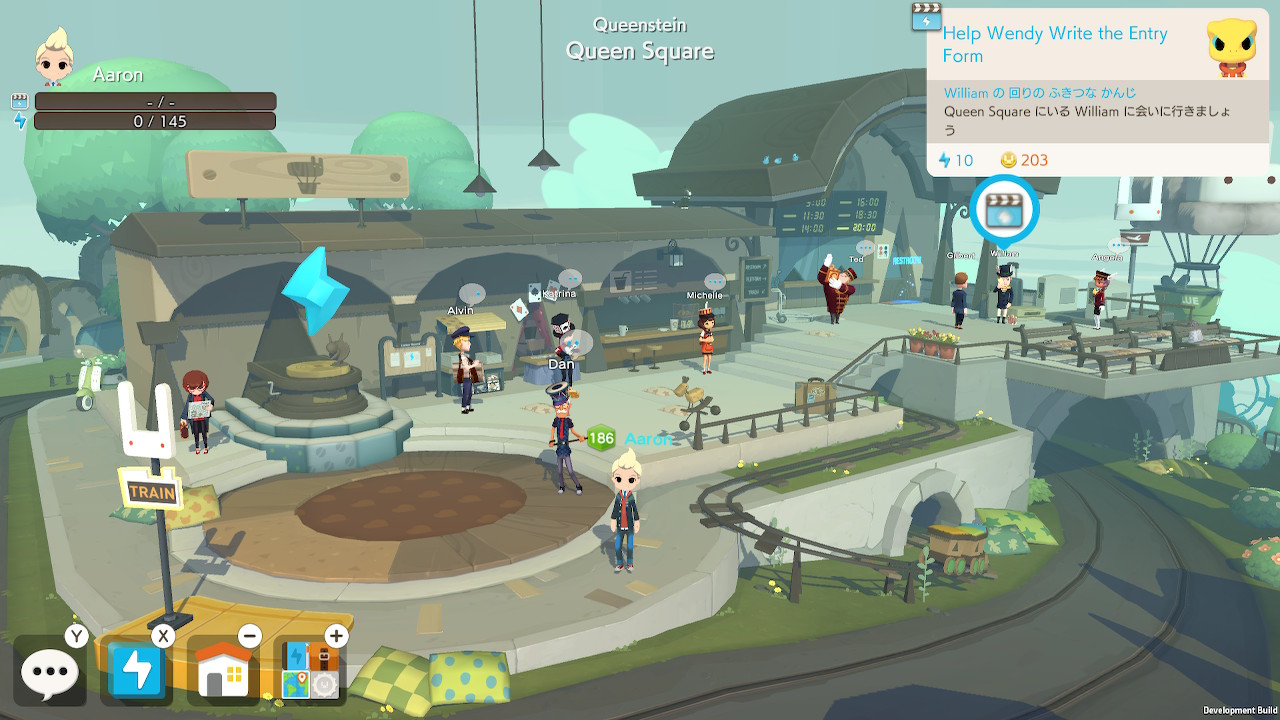
Task: Select the clapperboard quest marker above William
Action: (1004, 211)
